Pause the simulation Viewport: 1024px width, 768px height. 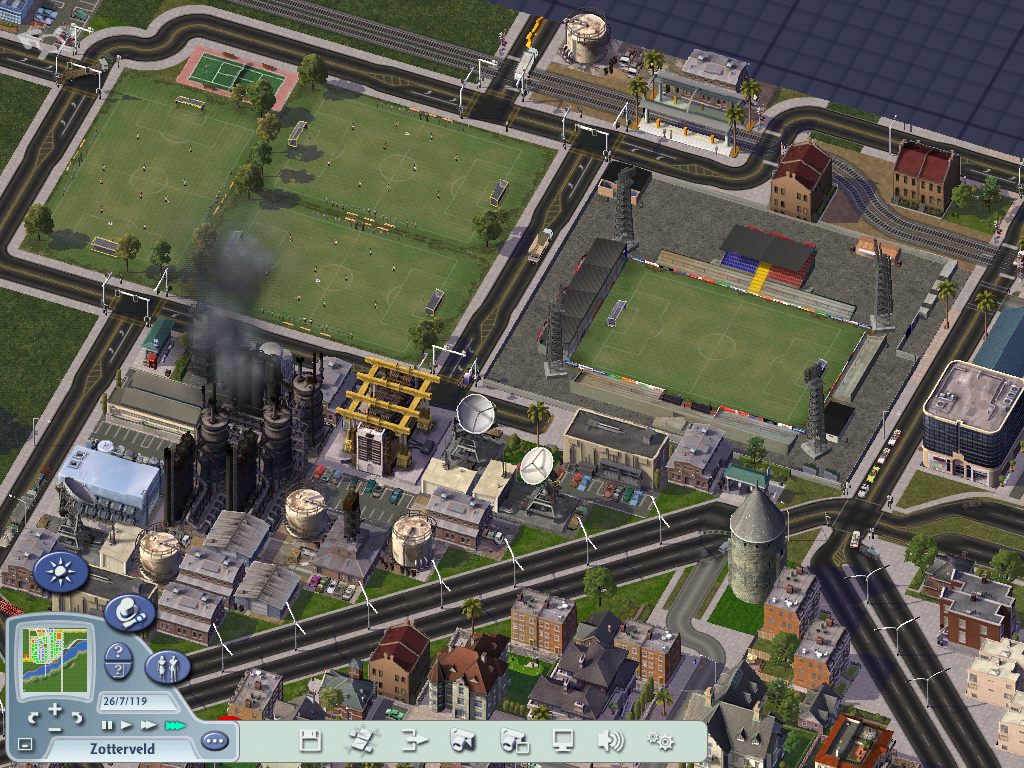[107, 725]
